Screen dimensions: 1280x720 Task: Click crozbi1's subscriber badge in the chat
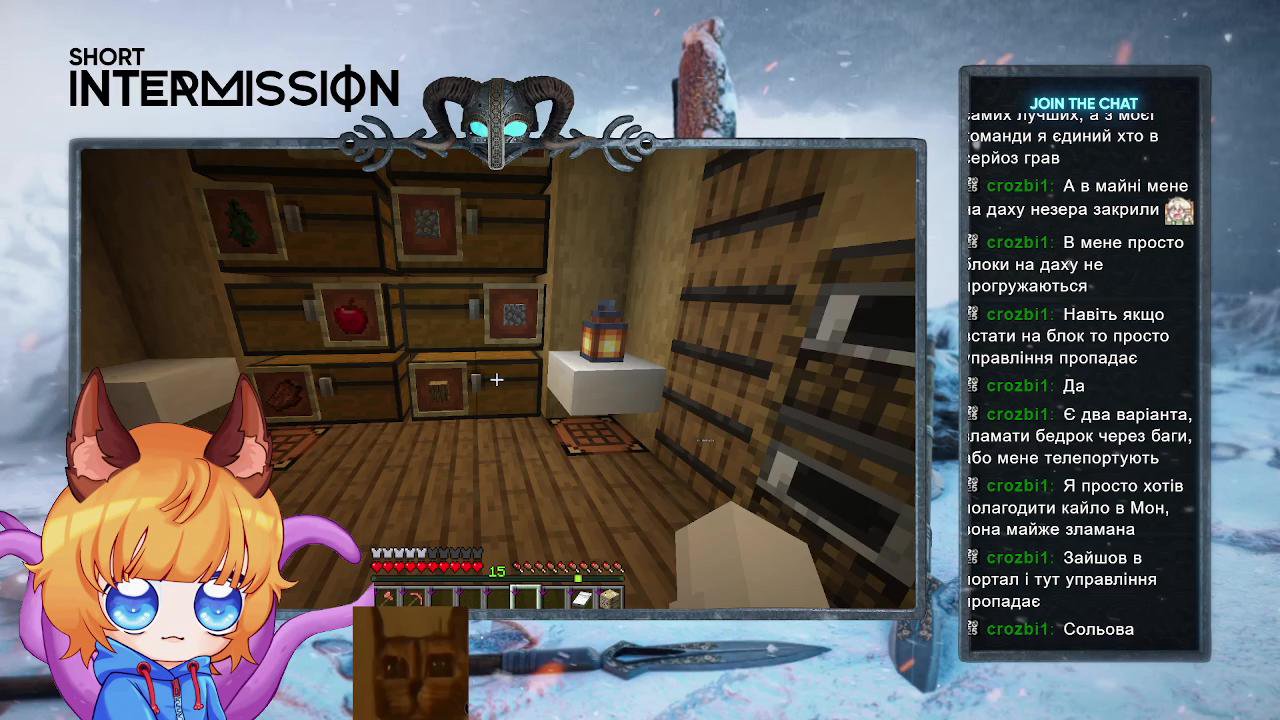tap(971, 185)
